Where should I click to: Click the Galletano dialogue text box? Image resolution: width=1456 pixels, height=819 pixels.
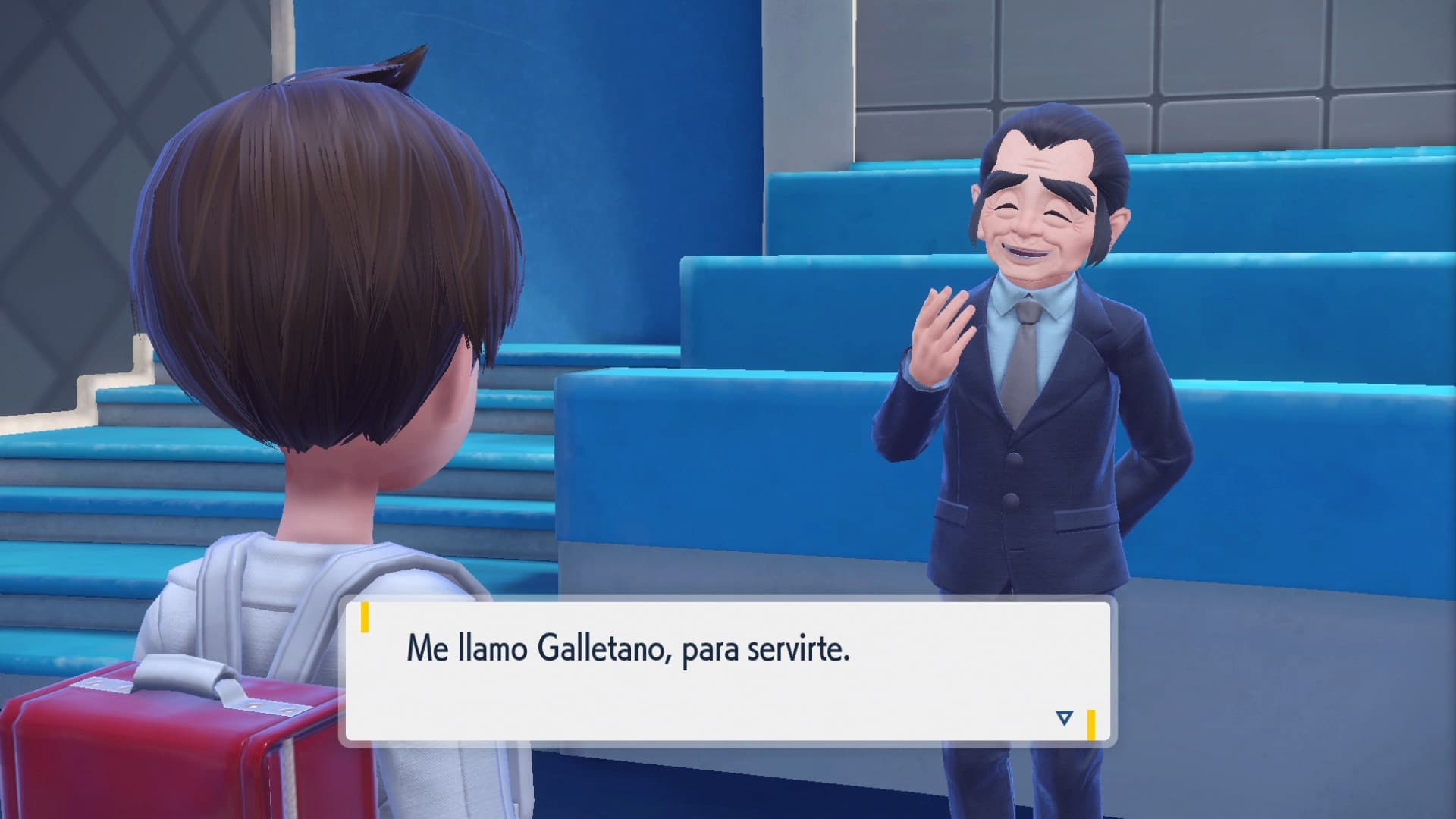726,670
